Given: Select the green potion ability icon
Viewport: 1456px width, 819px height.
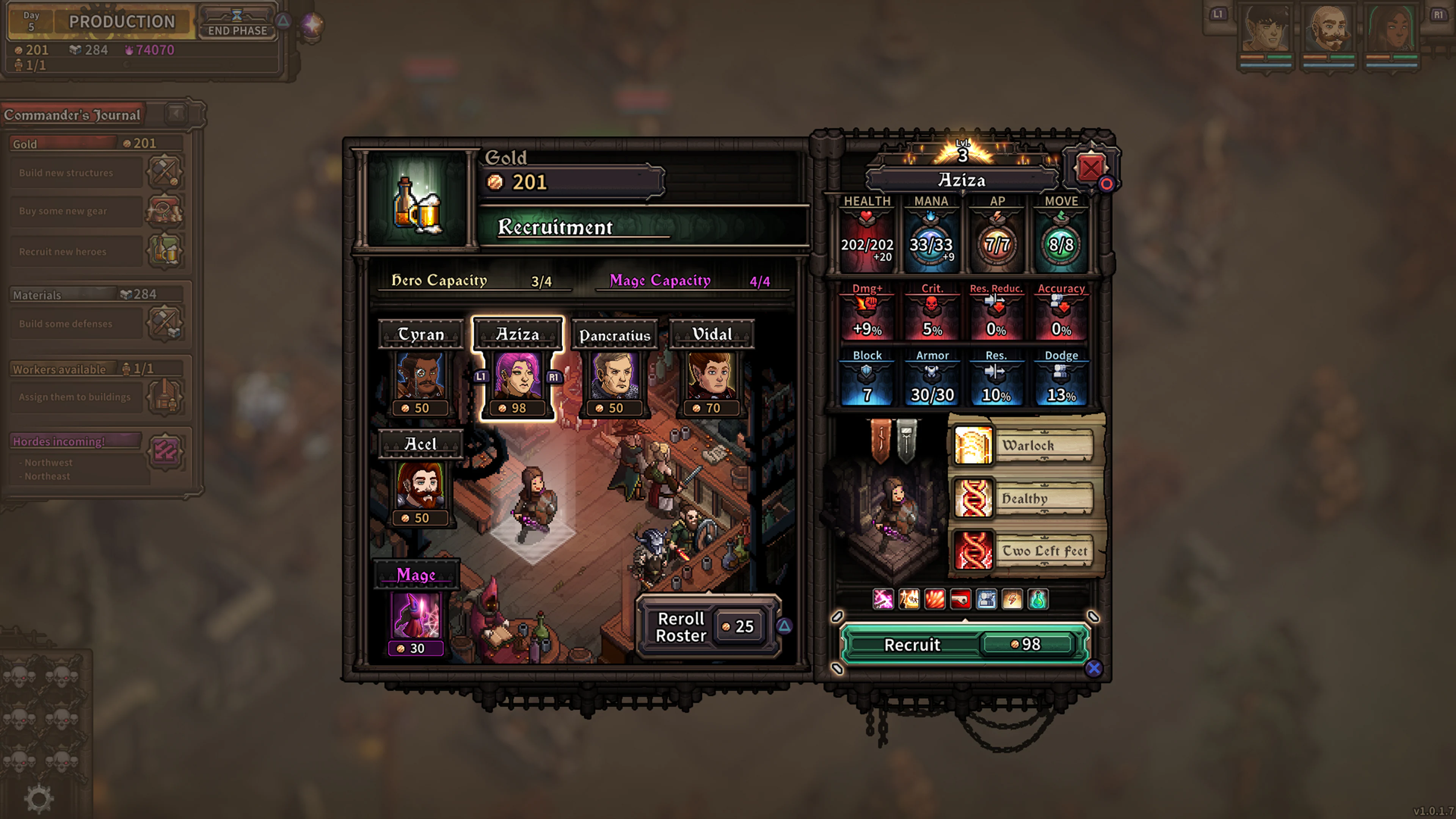Looking at the screenshot, I should (x=1039, y=600).
